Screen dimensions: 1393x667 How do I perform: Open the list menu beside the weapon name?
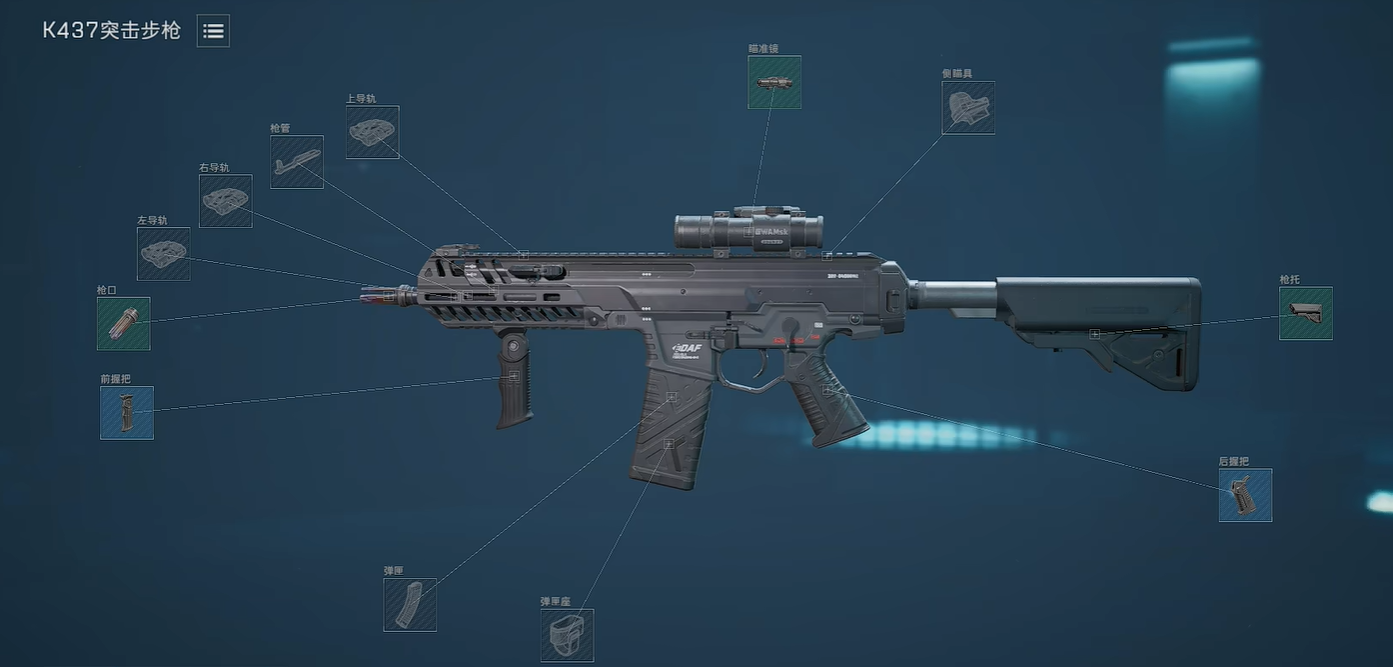[213, 31]
